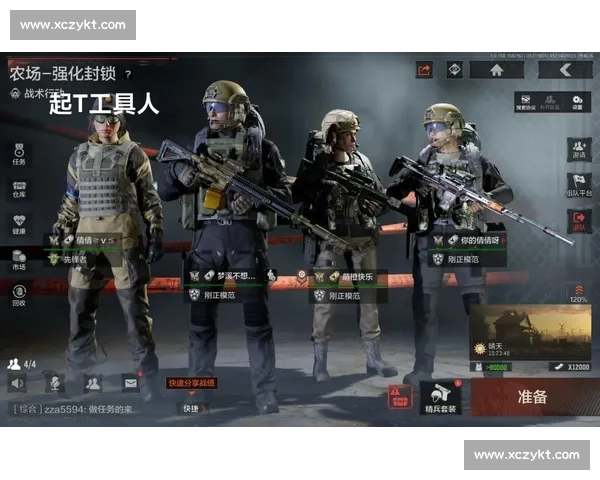The height and width of the screenshot is (480, 600).
Task: Click the orange share icon
Action: tap(424, 70)
